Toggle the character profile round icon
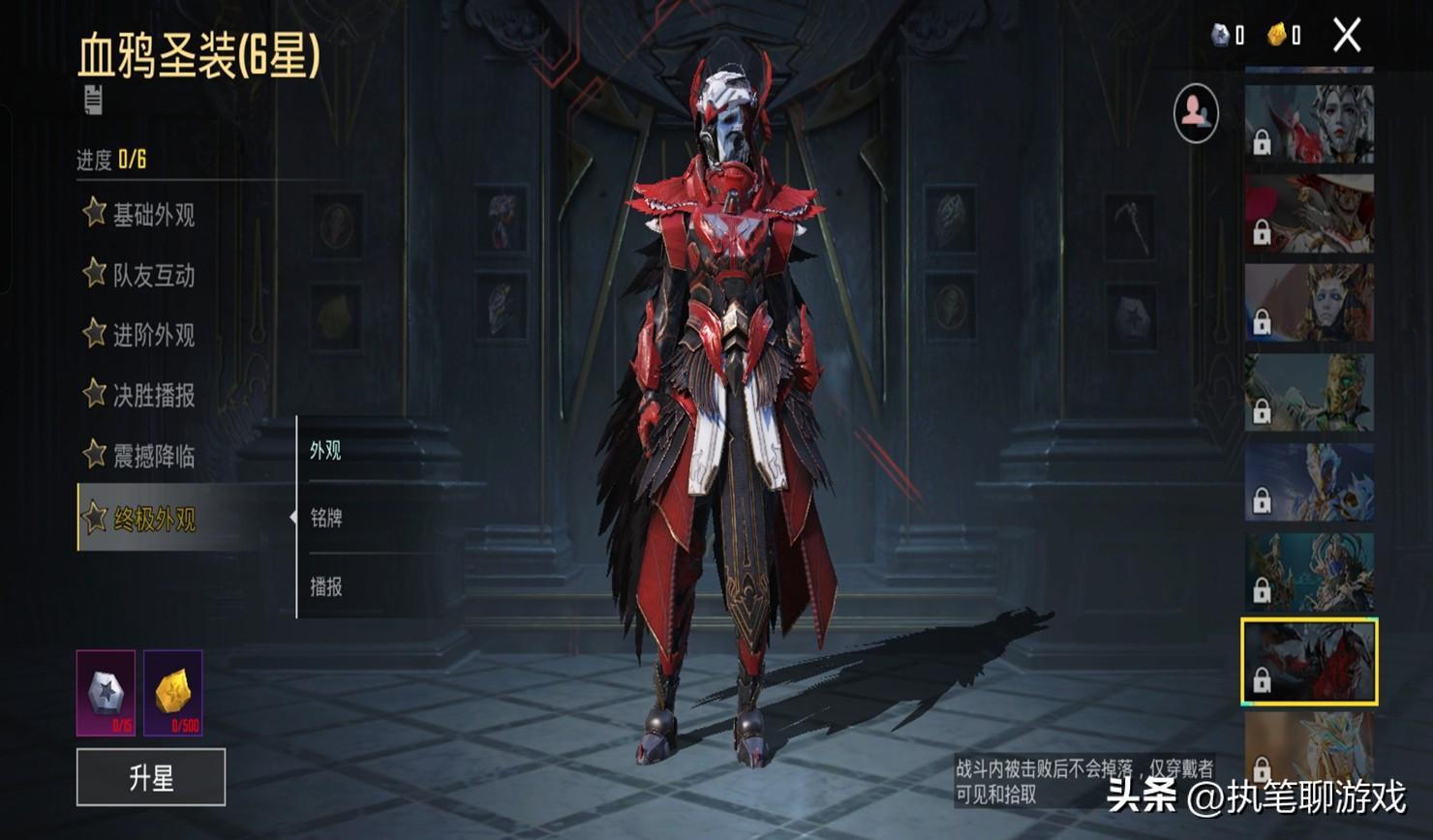The height and width of the screenshot is (840, 1433). [x=1196, y=113]
